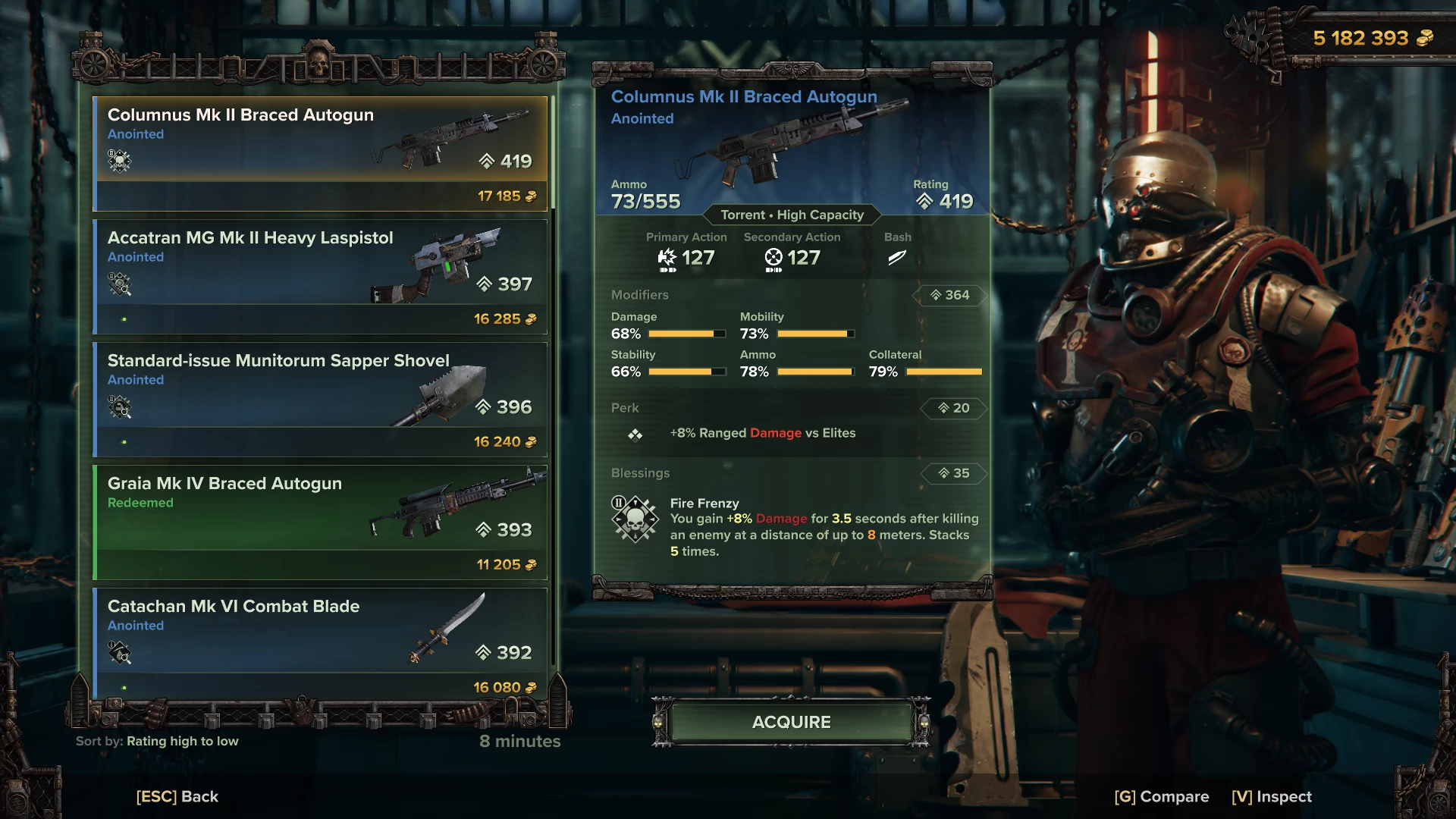The width and height of the screenshot is (1456, 819).
Task: Click the Primary Action burst icon
Action: [x=667, y=258]
